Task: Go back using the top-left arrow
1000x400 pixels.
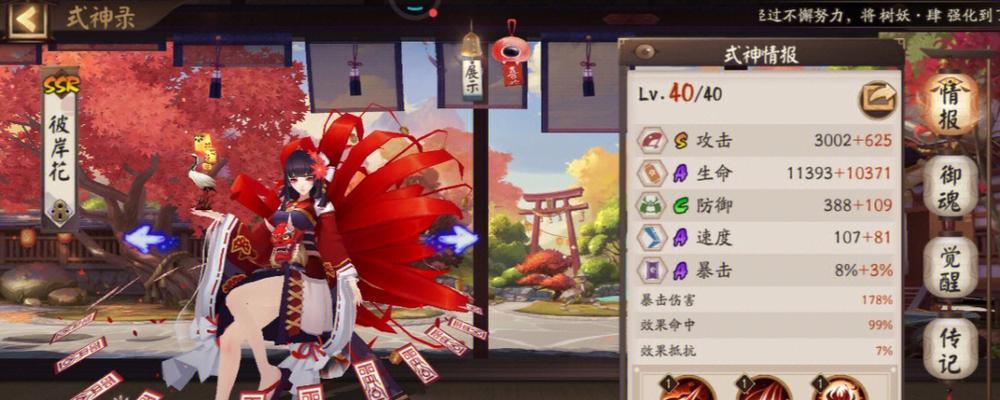Action: coord(26,18)
